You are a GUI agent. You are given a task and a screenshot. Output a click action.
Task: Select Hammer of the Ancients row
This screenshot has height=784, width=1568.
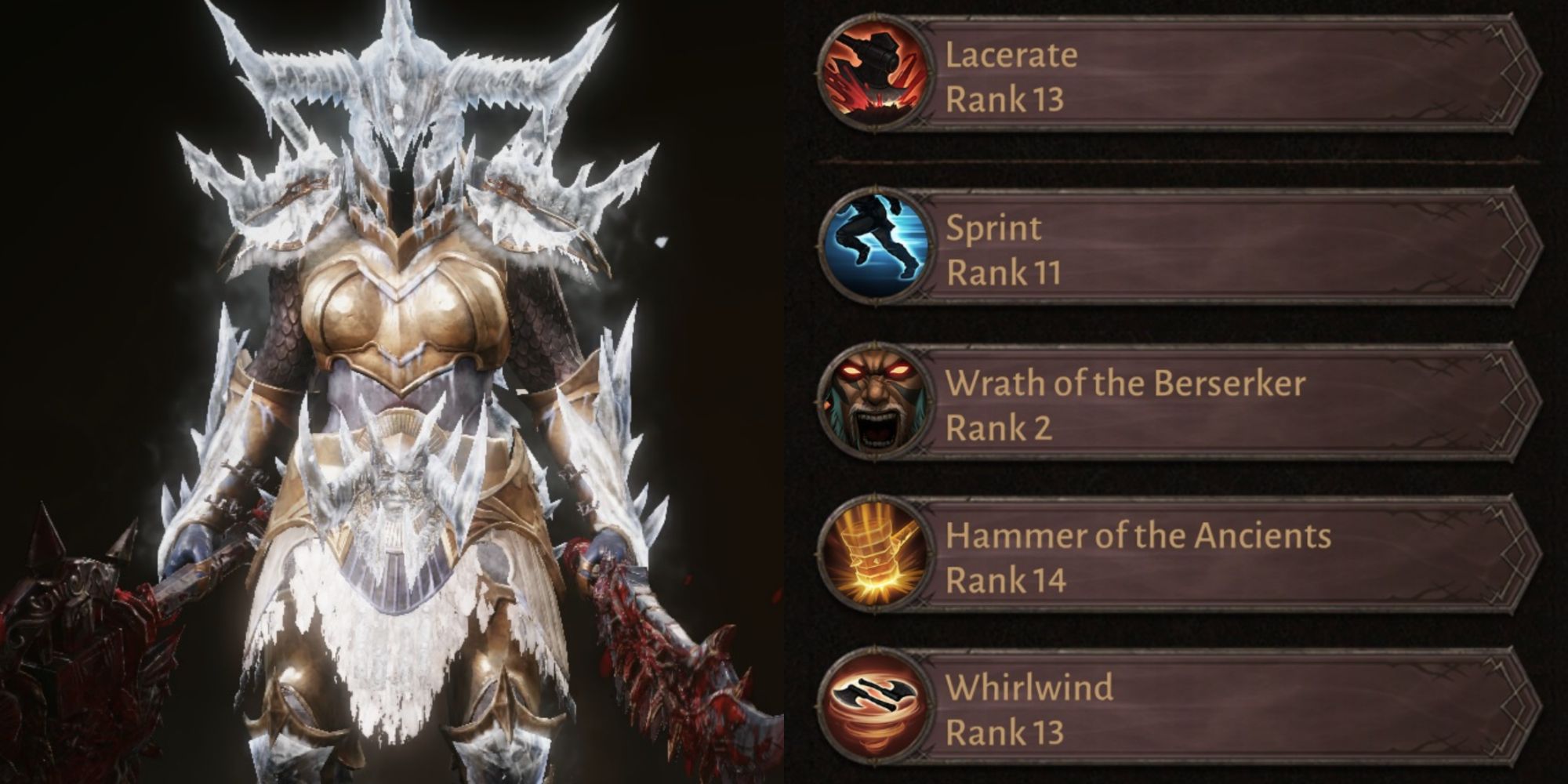tap(1223, 557)
